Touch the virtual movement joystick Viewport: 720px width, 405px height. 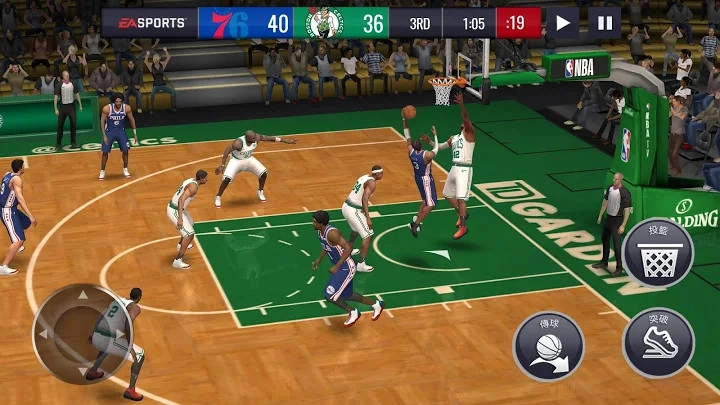[x=82, y=333]
